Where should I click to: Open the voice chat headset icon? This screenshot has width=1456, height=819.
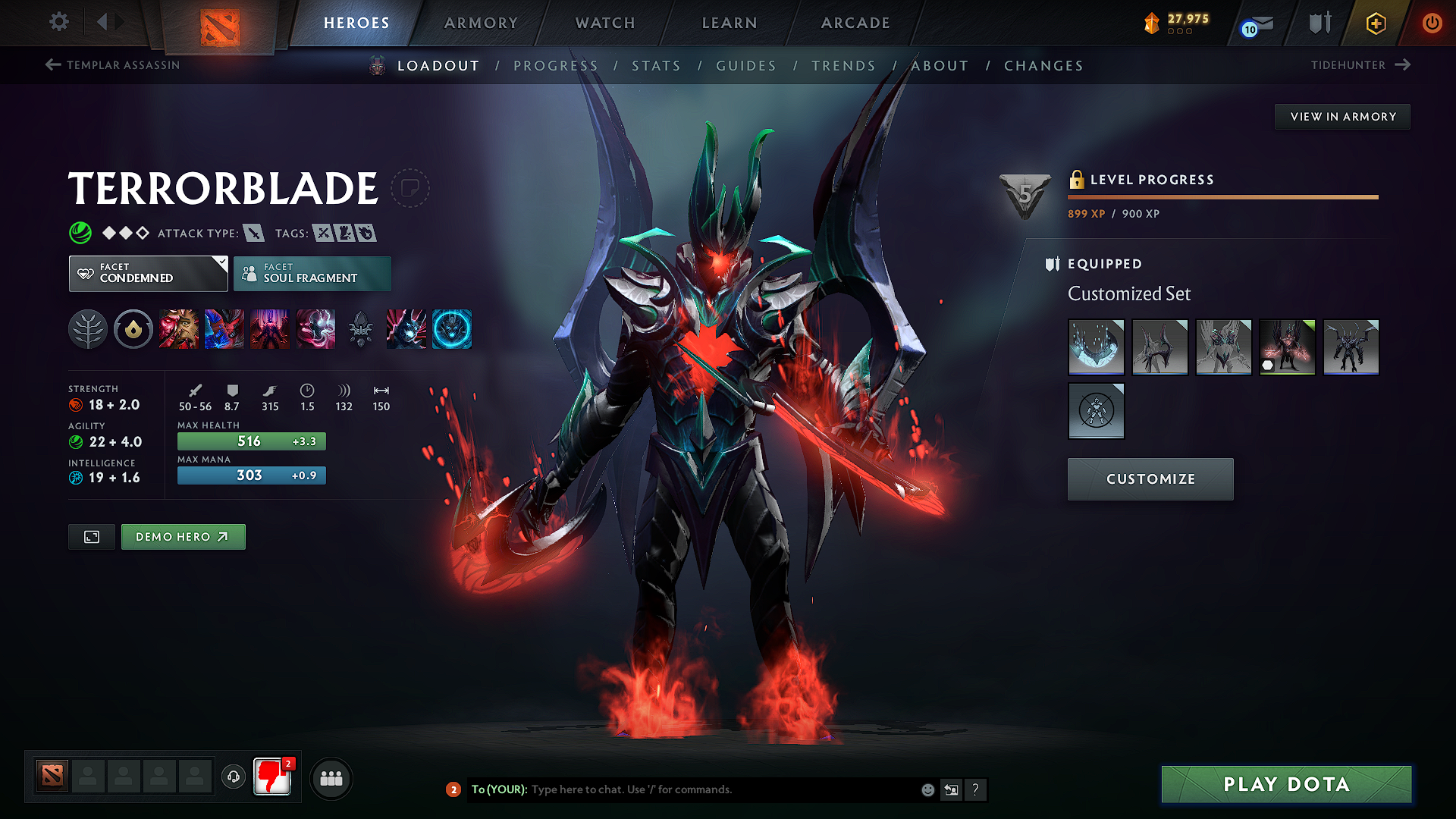click(x=234, y=777)
